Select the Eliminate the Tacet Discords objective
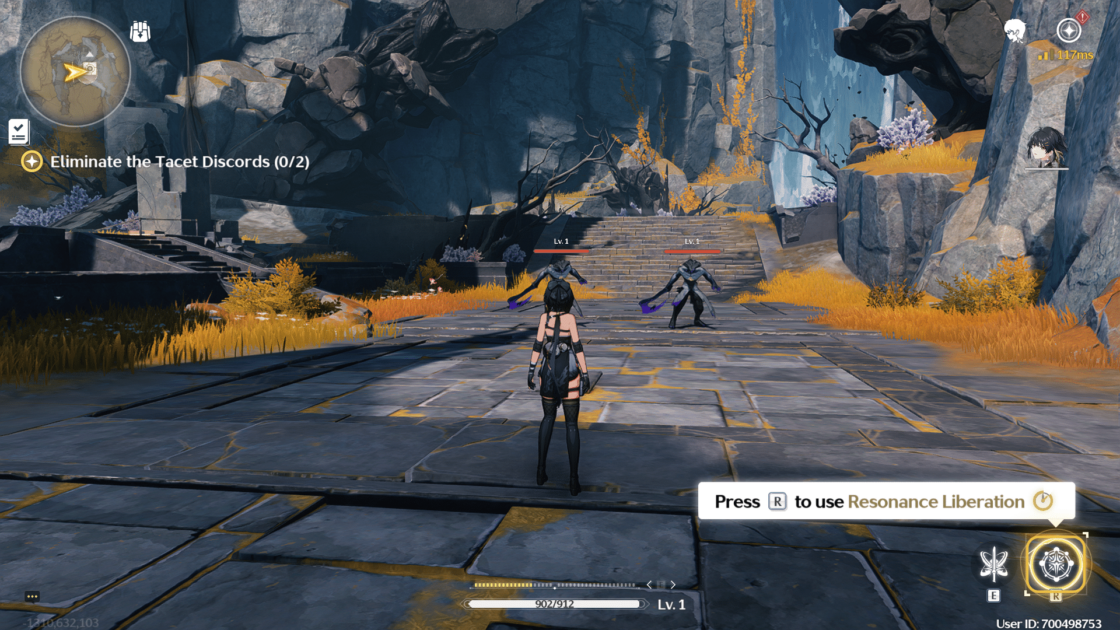Image resolution: width=1120 pixels, height=630 pixels. click(x=160, y=161)
